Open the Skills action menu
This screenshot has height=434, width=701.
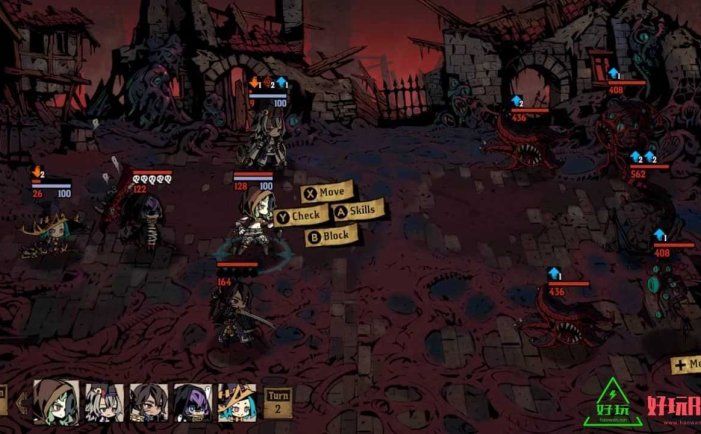pos(357,211)
